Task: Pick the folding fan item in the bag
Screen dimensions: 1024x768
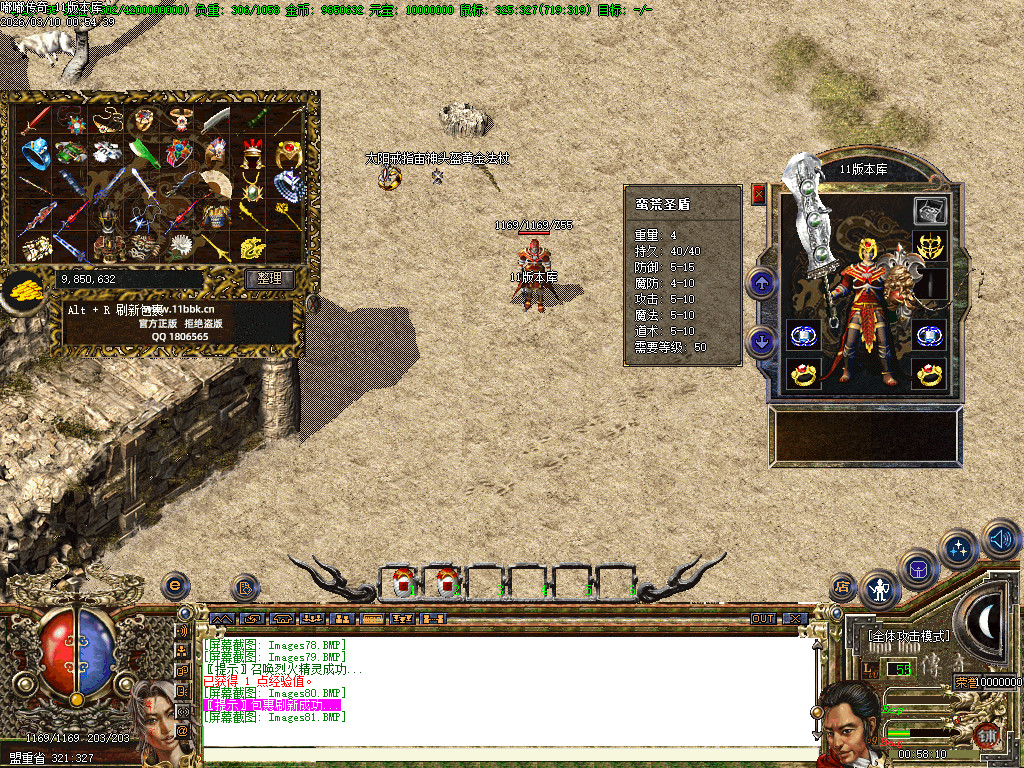Action: 216,182
